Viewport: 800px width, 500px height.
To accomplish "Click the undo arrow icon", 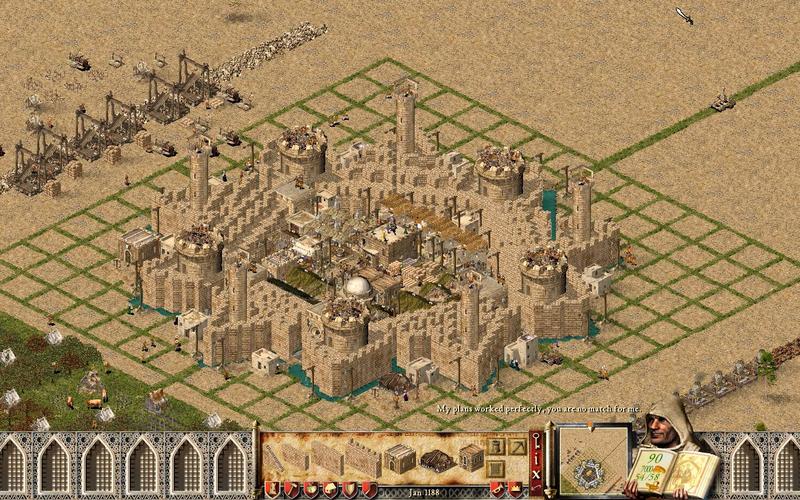I will pos(536,485).
